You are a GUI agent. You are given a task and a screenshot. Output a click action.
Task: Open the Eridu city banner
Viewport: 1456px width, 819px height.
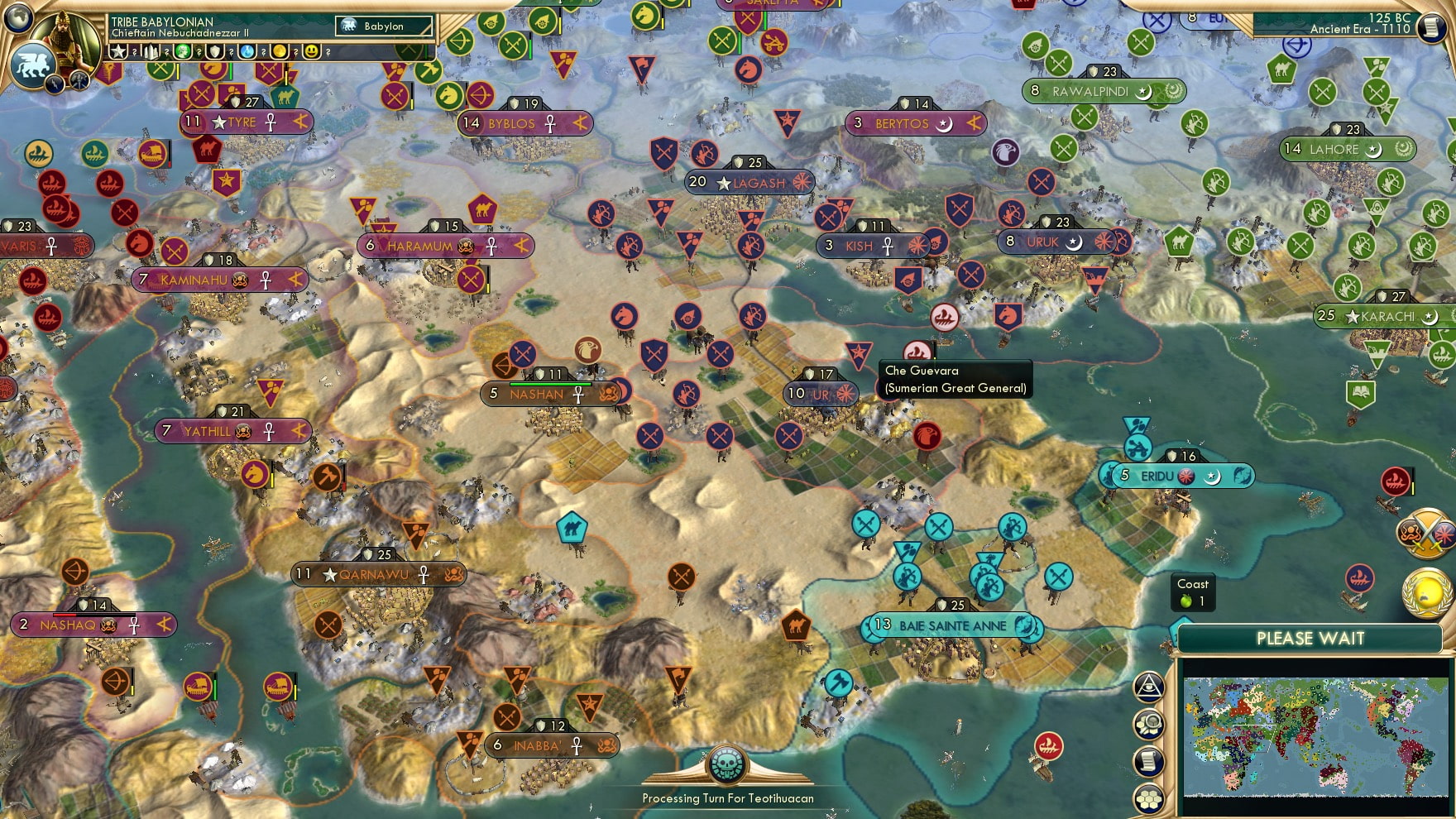tap(1158, 476)
